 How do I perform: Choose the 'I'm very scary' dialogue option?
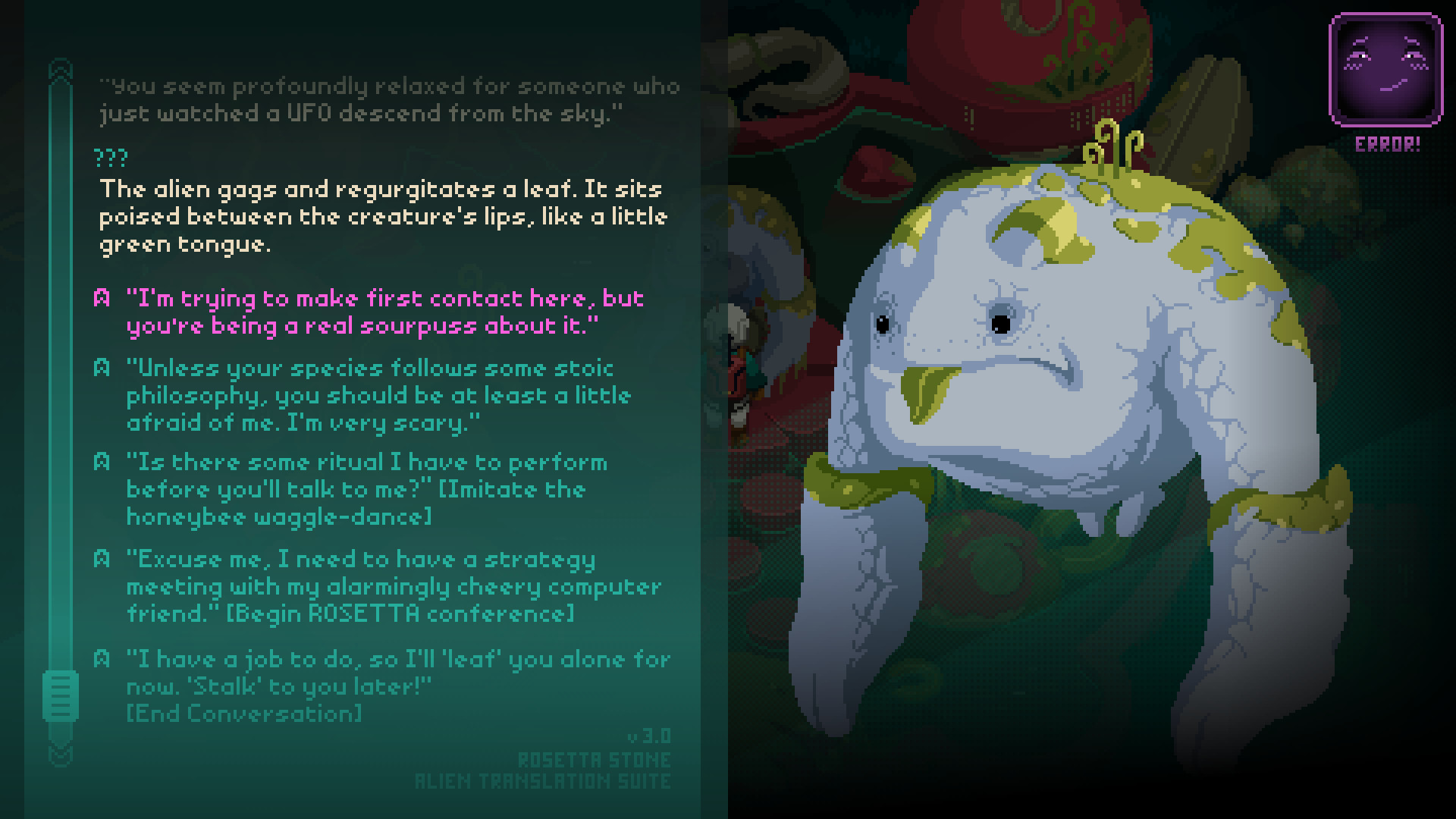(379, 395)
